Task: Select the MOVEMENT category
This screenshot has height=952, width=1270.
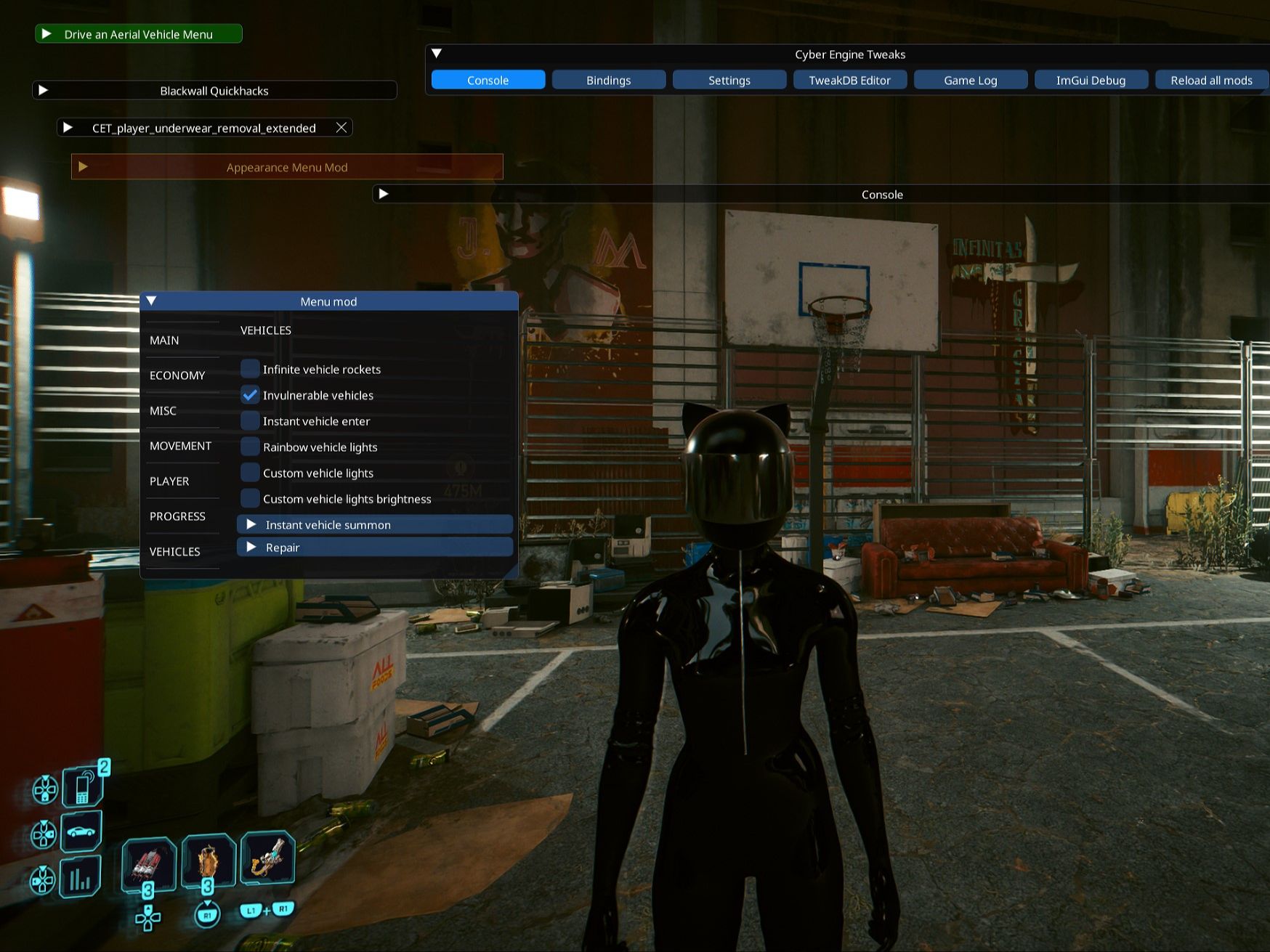Action: click(x=180, y=446)
